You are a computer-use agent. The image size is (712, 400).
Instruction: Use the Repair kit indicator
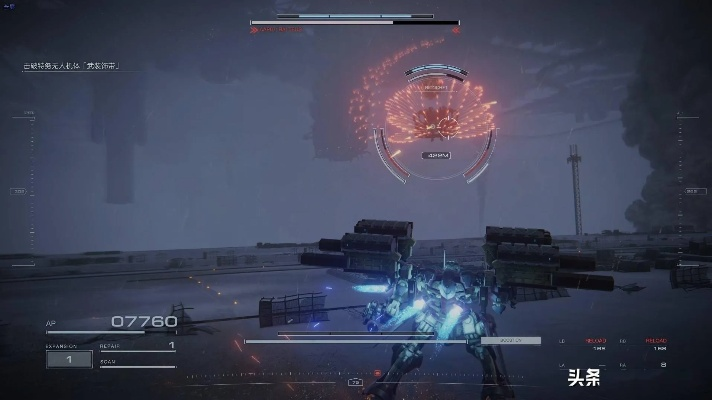pos(138,346)
